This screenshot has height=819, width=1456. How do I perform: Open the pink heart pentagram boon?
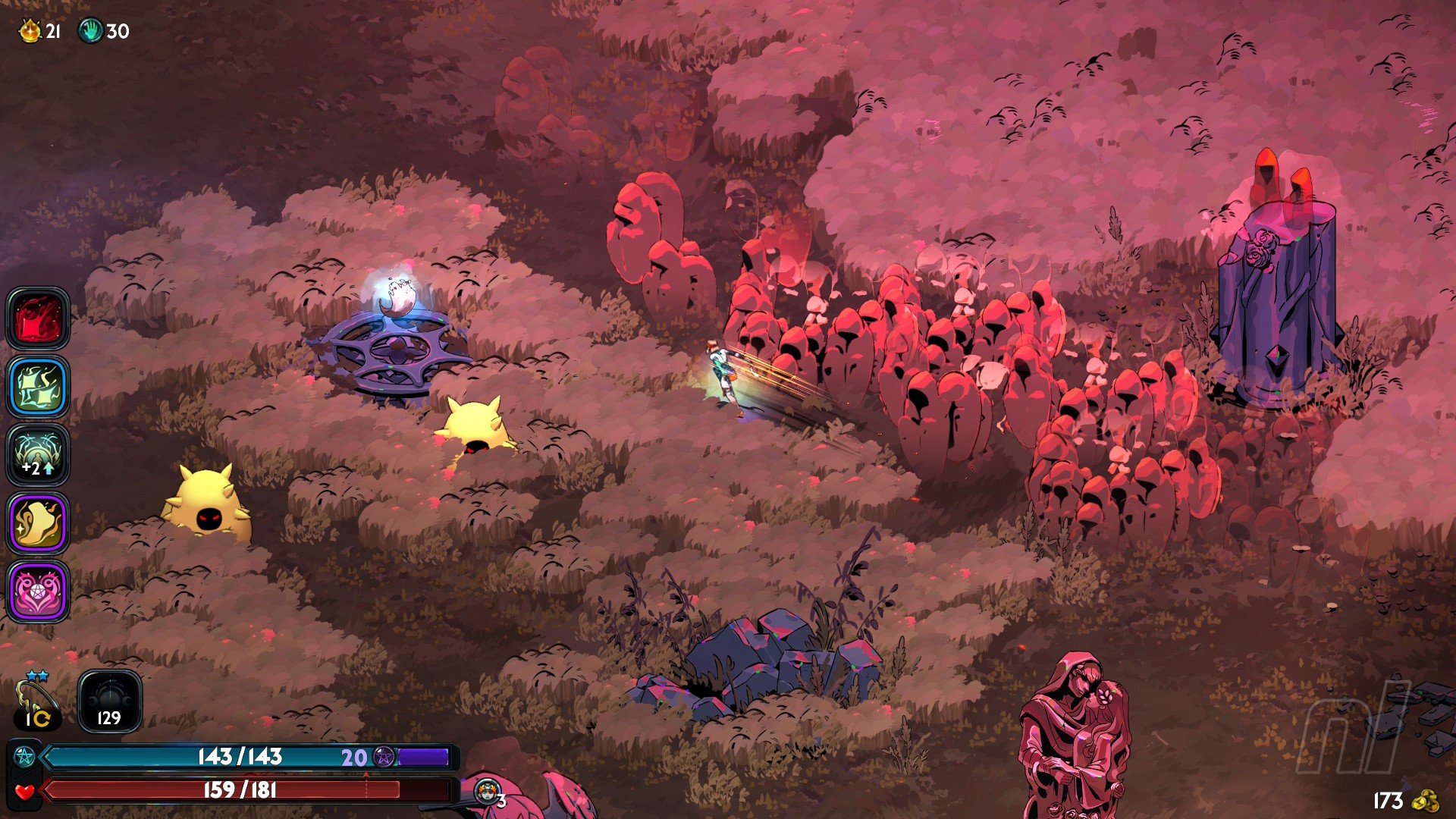click(38, 591)
